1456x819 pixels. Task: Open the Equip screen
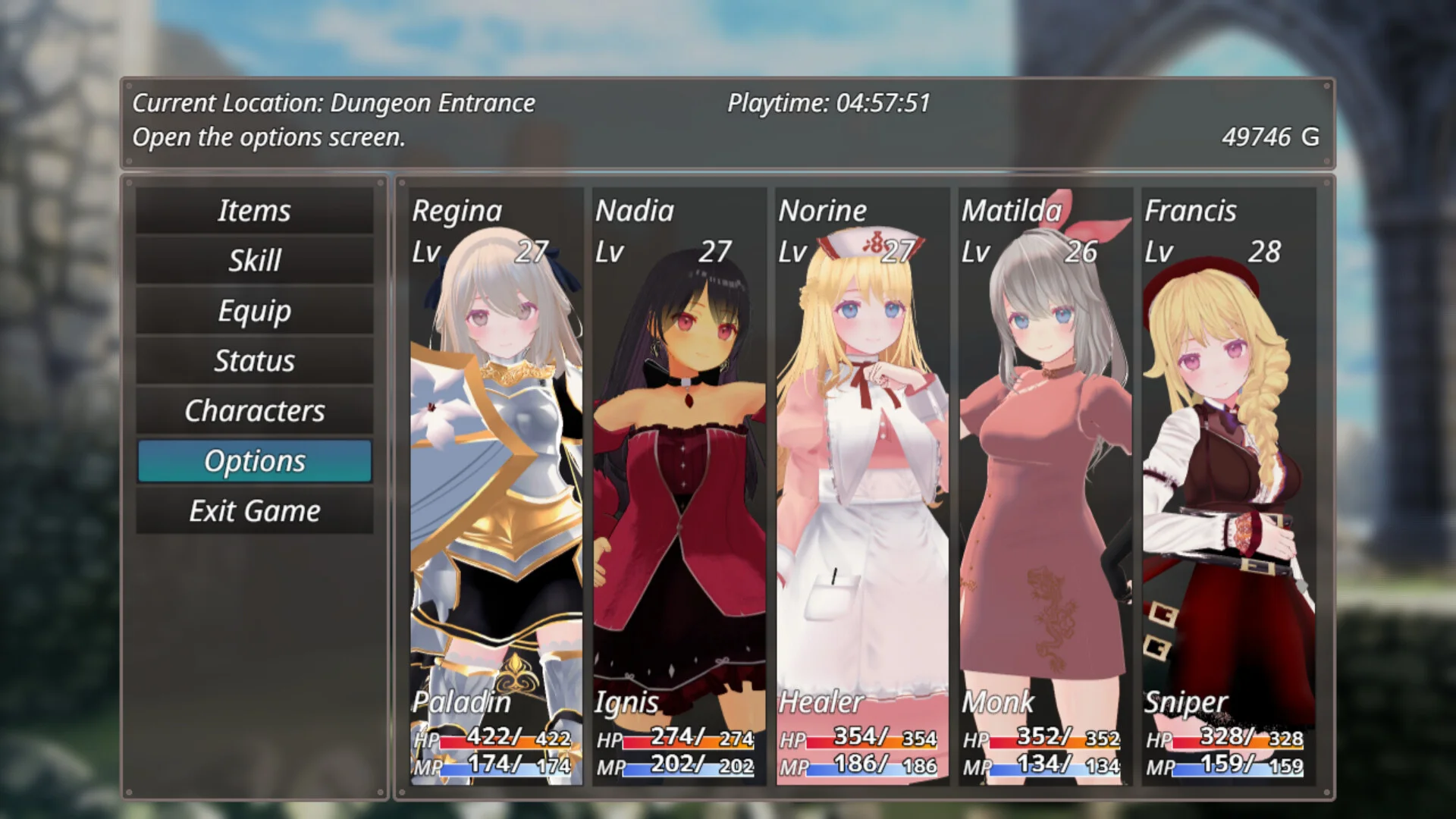click(254, 310)
